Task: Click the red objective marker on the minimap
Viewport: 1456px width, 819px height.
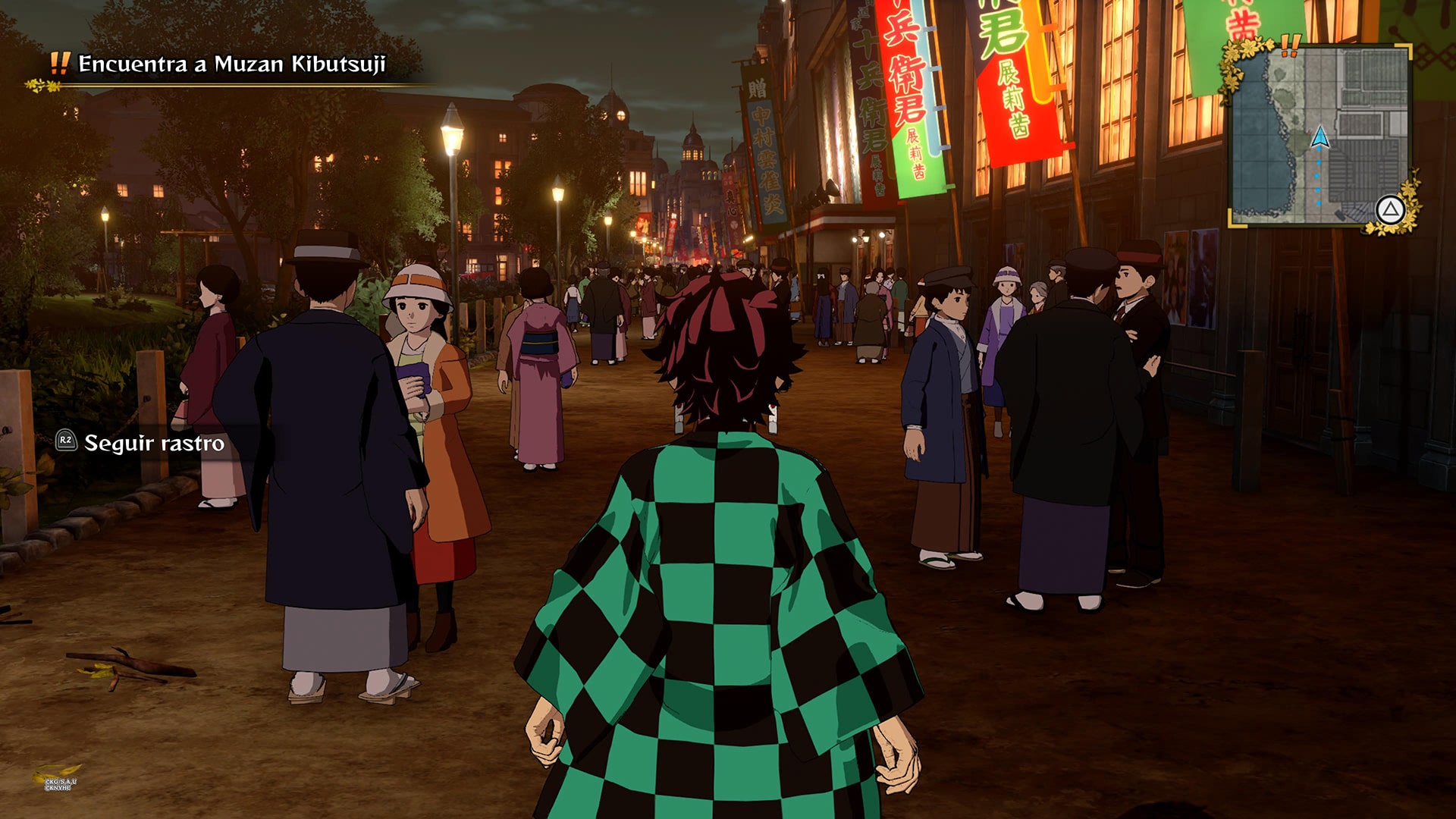Action: tap(1309, 131)
